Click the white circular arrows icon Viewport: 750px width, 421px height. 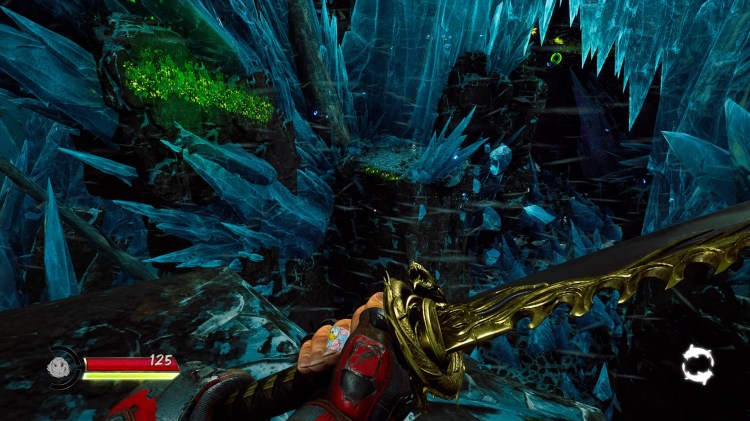coord(697,365)
